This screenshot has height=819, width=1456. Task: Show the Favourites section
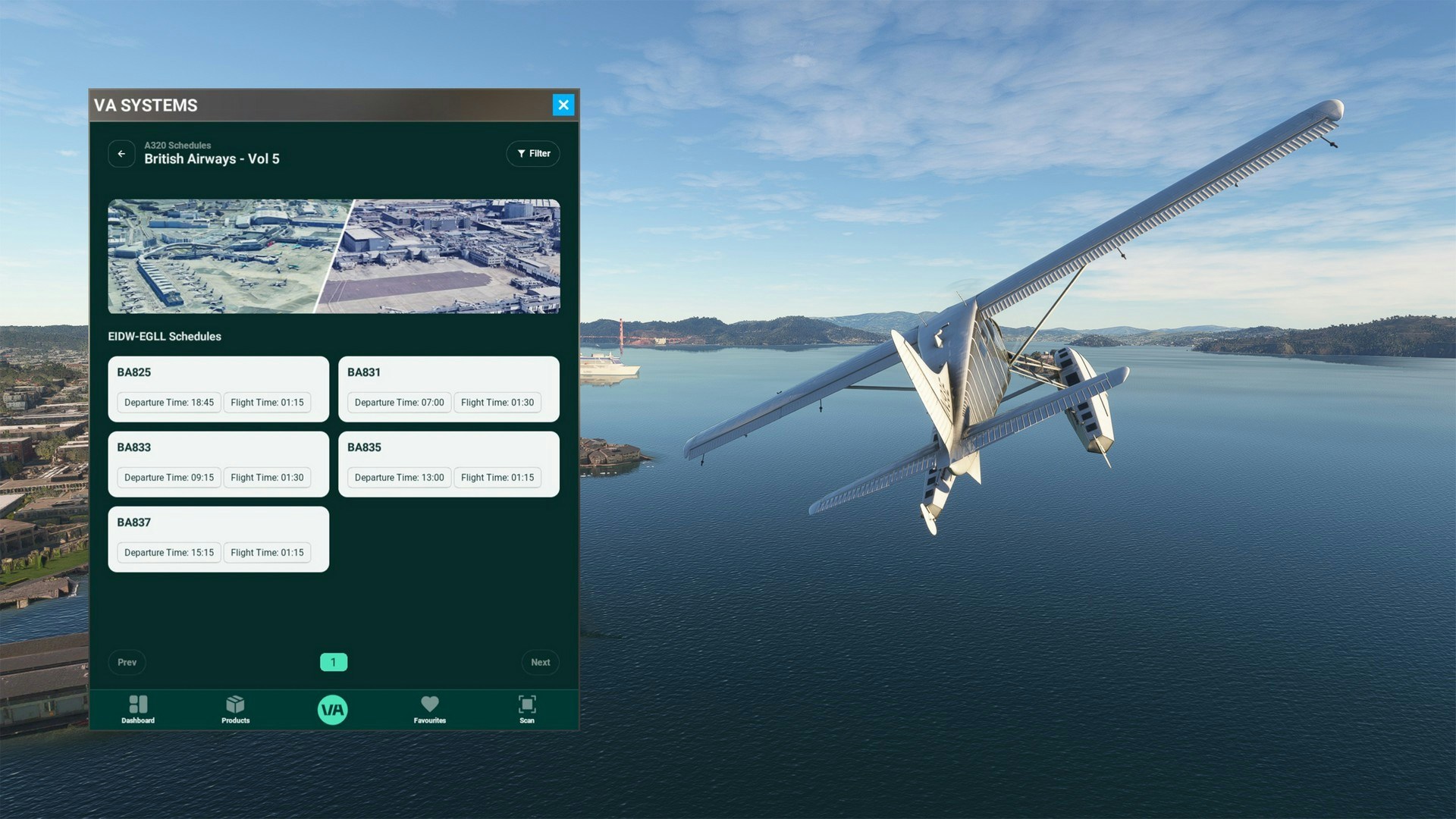tap(429, 709)
